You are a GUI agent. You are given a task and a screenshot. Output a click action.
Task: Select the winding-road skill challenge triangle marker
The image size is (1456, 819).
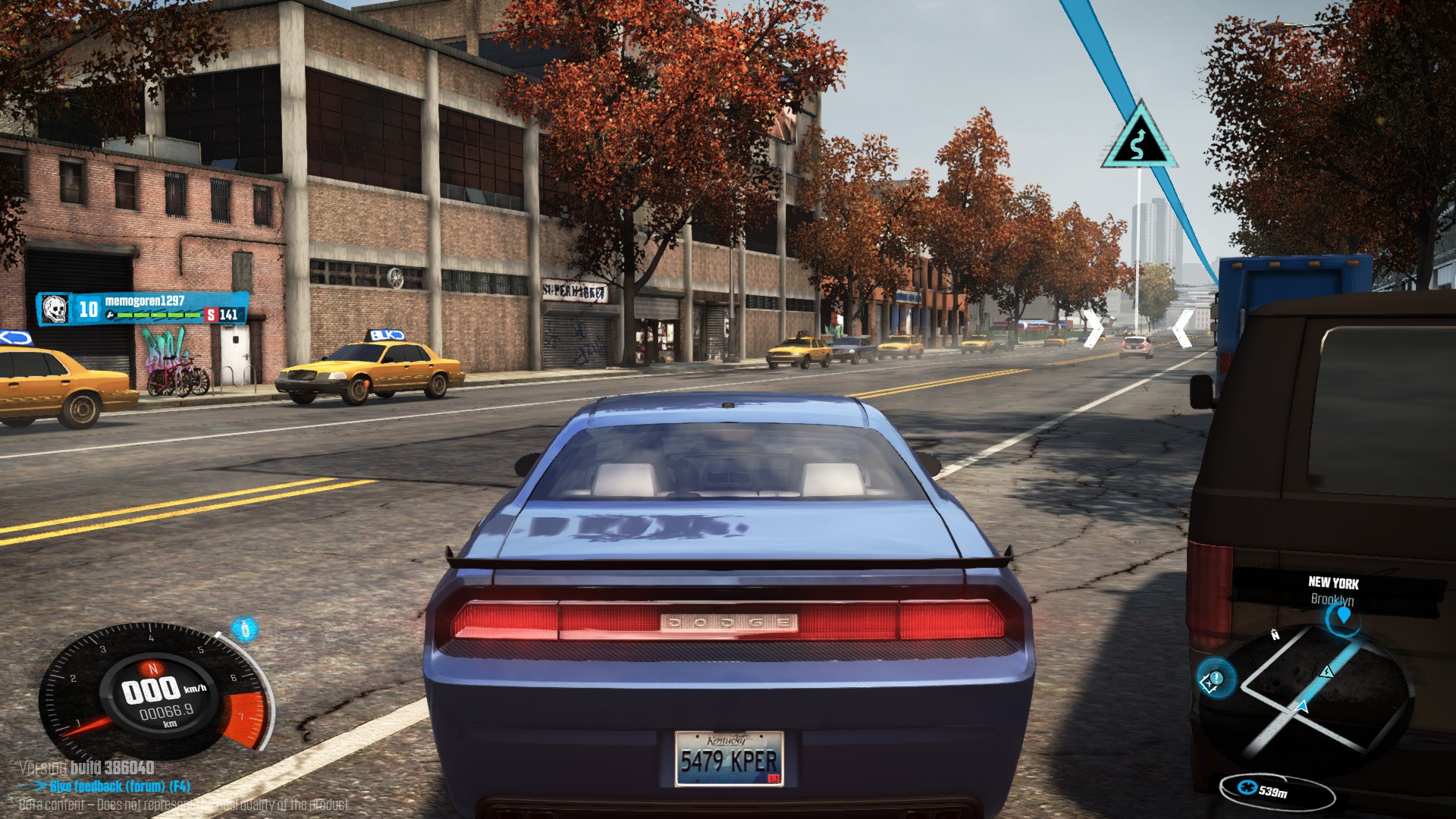pos(1137,141)
